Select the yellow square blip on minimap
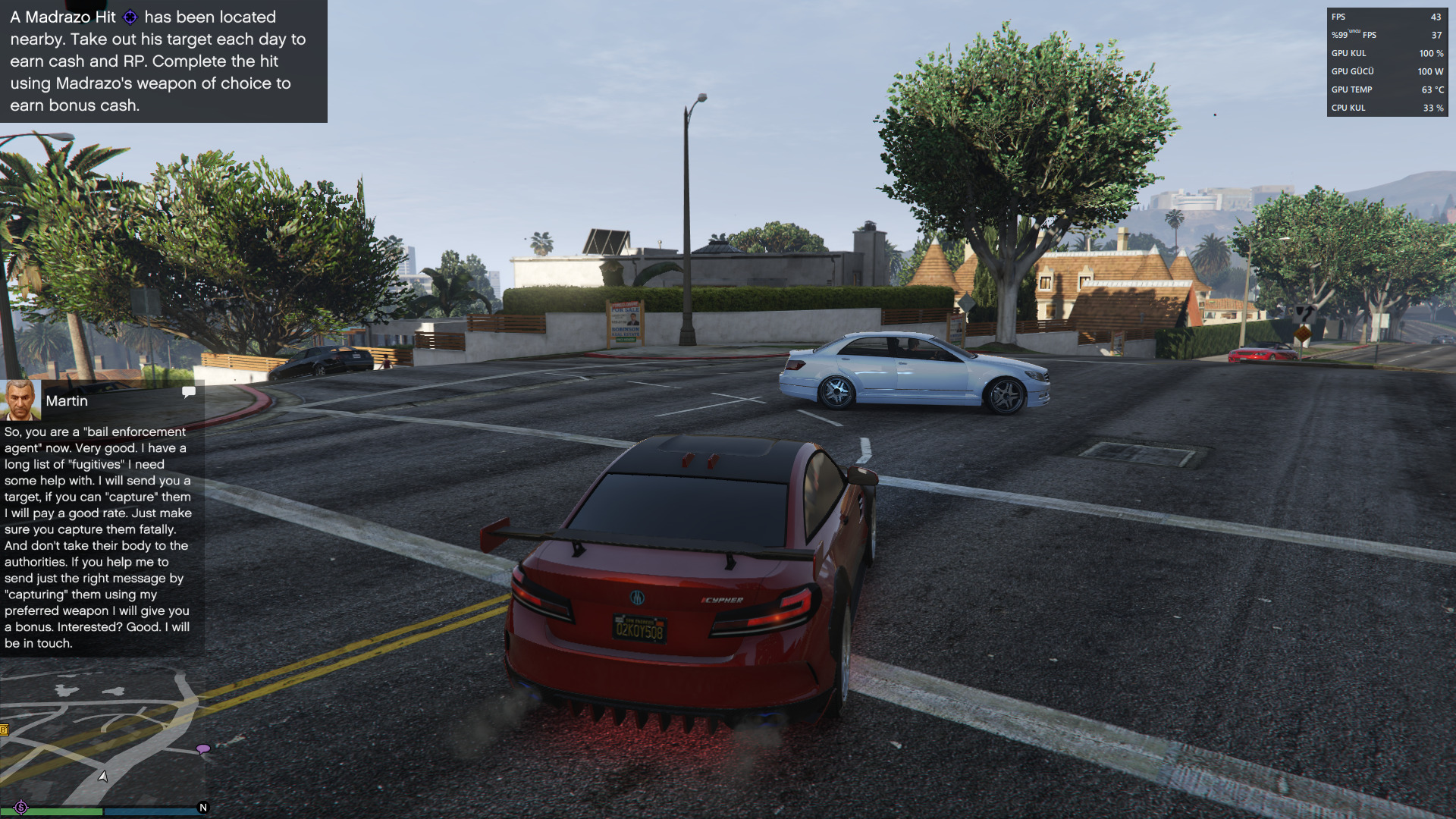1456x819 pixels. click(x=4, y=730)
